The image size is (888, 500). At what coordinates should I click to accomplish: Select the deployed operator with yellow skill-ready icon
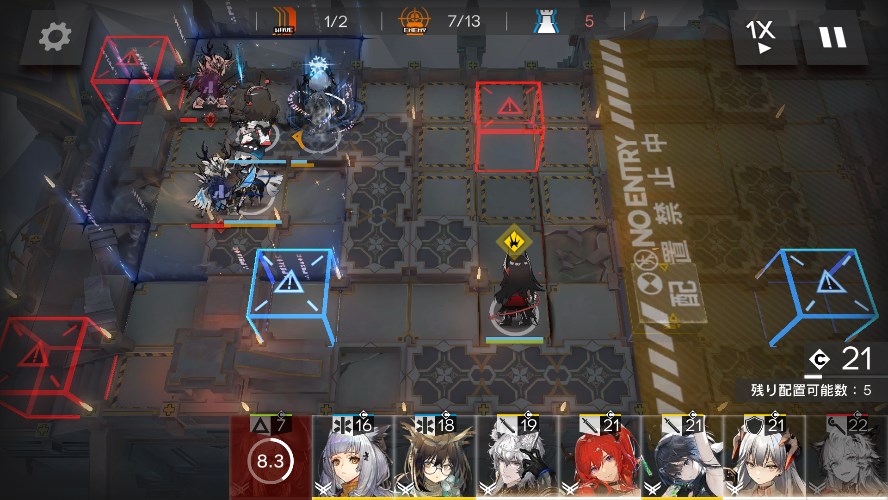[515, 295]
